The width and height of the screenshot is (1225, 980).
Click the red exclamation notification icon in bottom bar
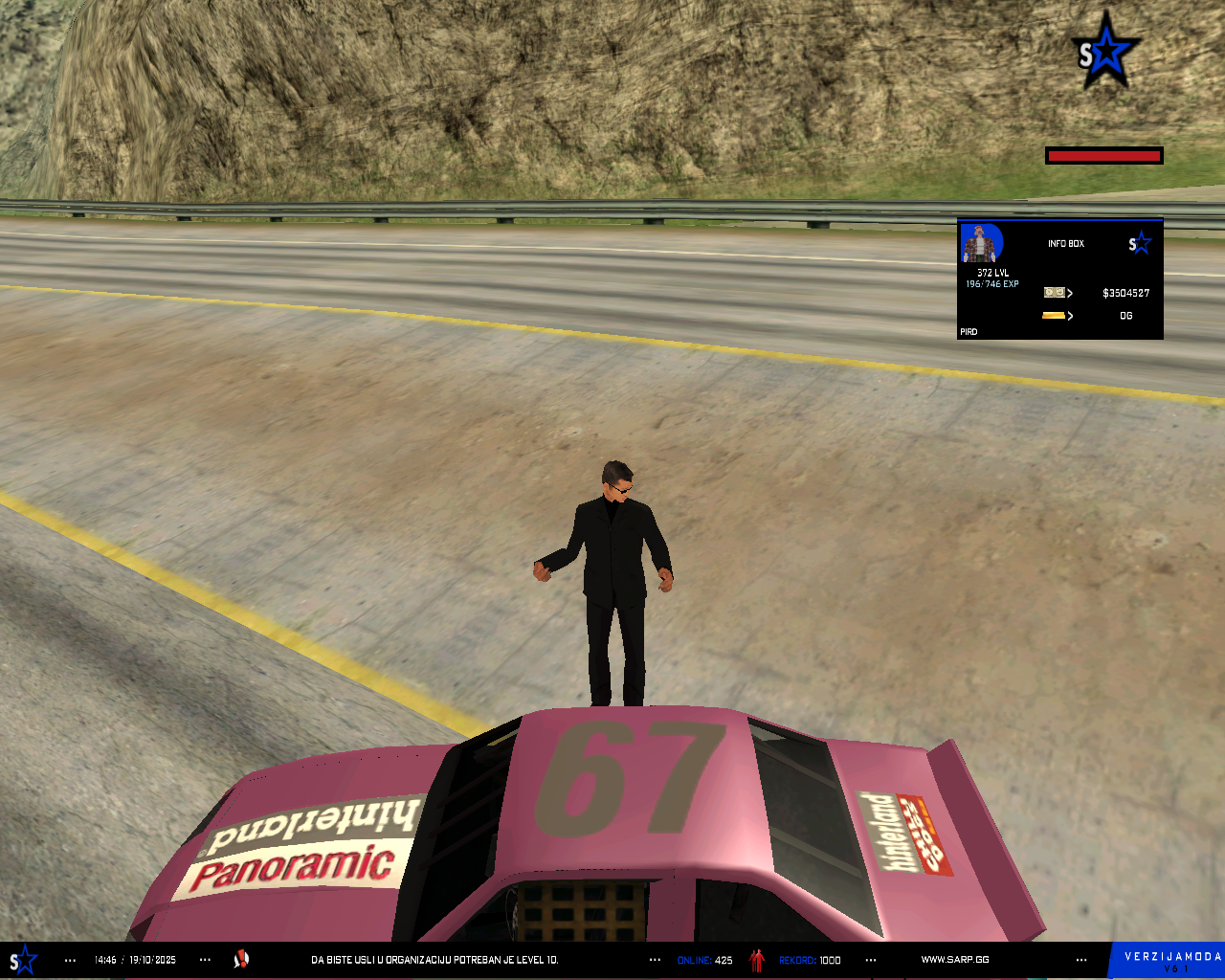[x=241, y=959]
